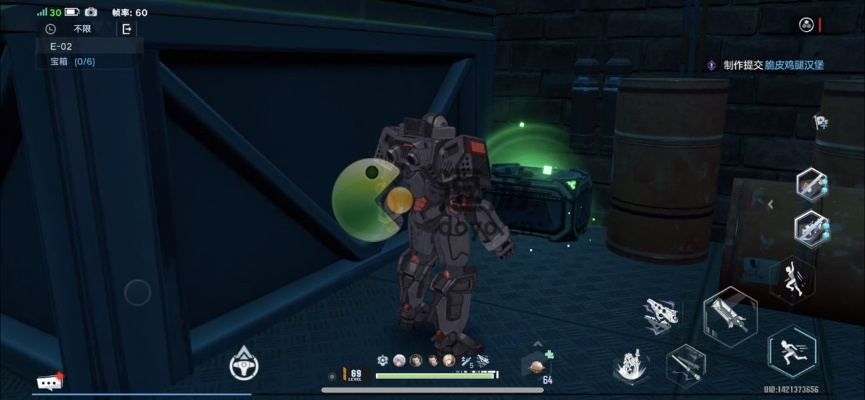Attack with the greatsword main weapon button
Viewport: 865px width, 400px height.
pos(730,317)
